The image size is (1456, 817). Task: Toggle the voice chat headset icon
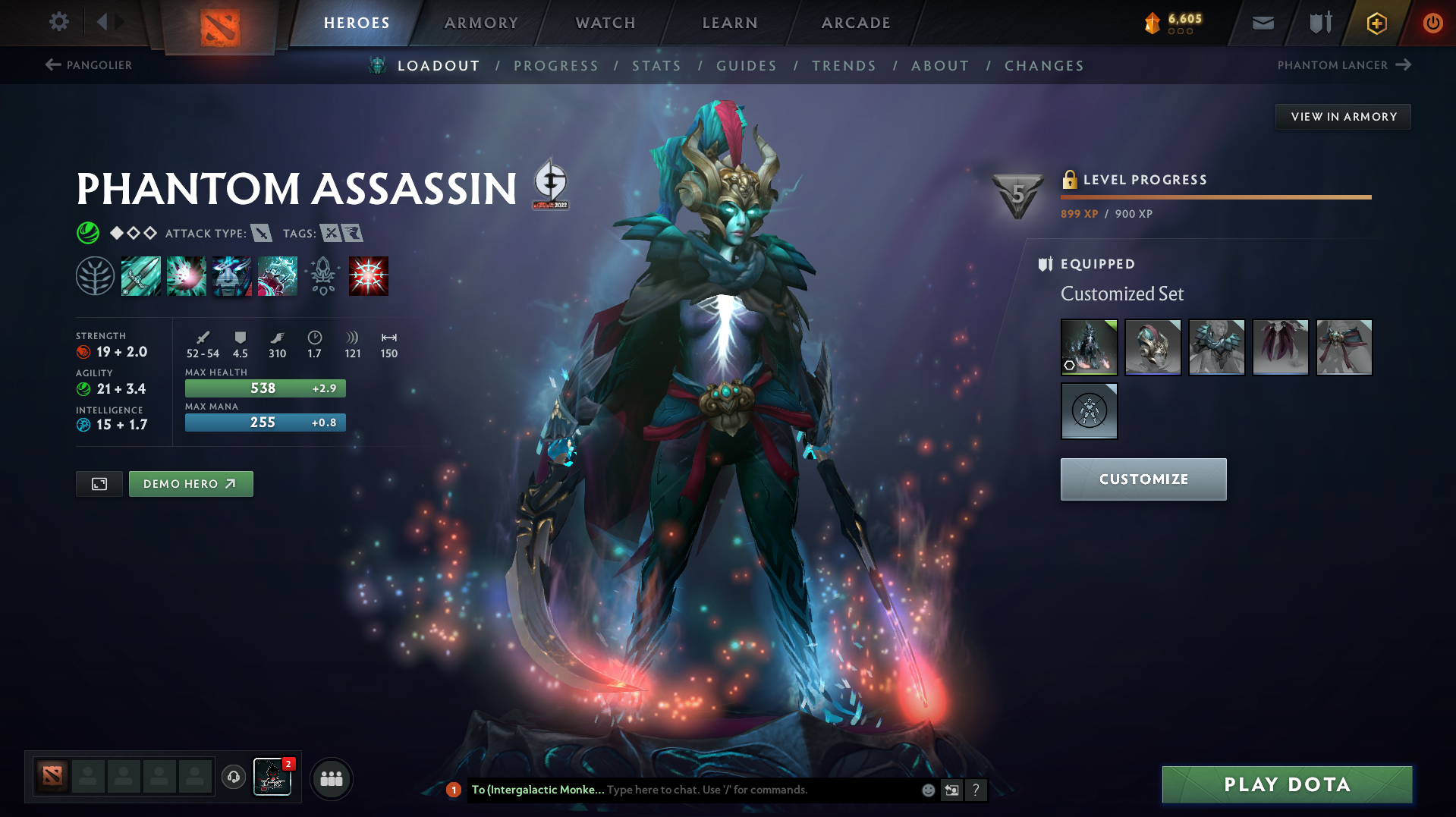click(233, 778)
